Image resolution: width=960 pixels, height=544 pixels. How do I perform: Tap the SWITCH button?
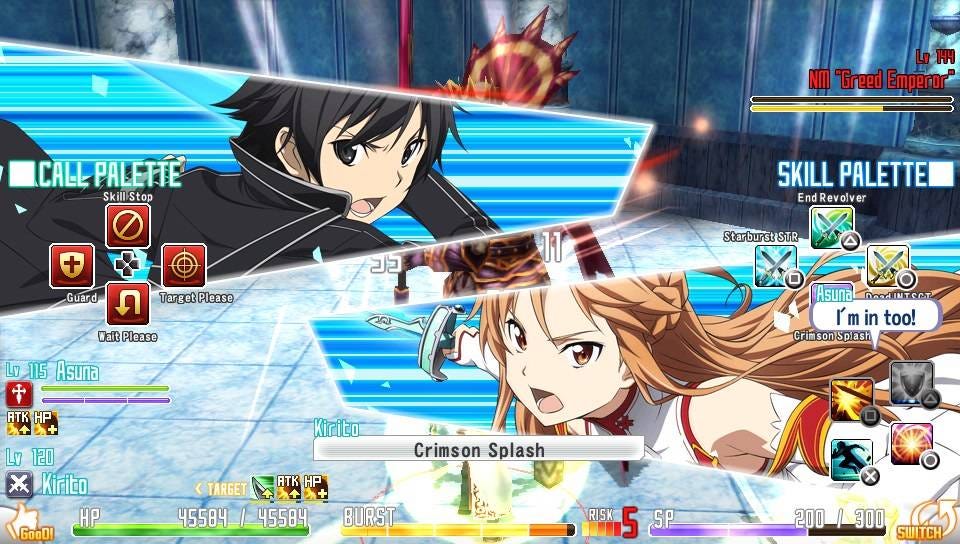pos(918,524)
